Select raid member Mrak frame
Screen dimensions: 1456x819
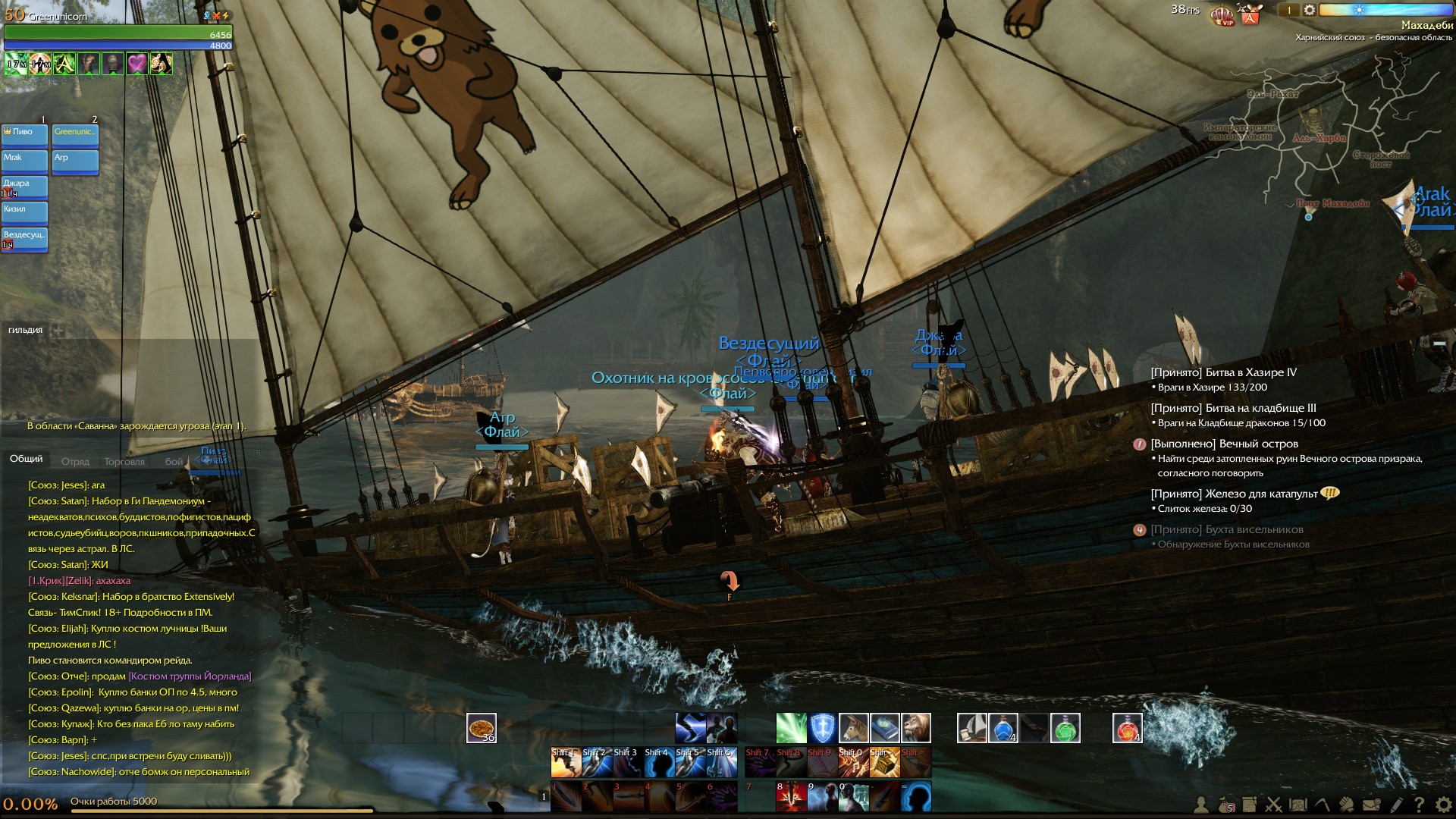tap(24, 160)
